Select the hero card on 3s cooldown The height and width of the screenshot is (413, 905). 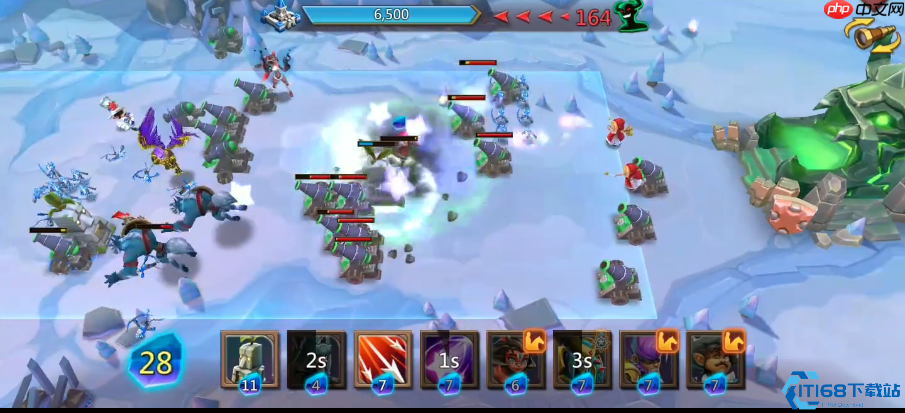click(582, 358)
